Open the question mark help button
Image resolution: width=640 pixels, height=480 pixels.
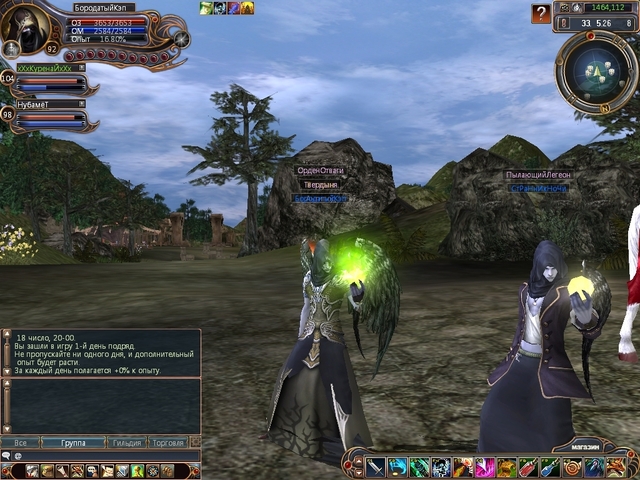click(x=541, y=14)
